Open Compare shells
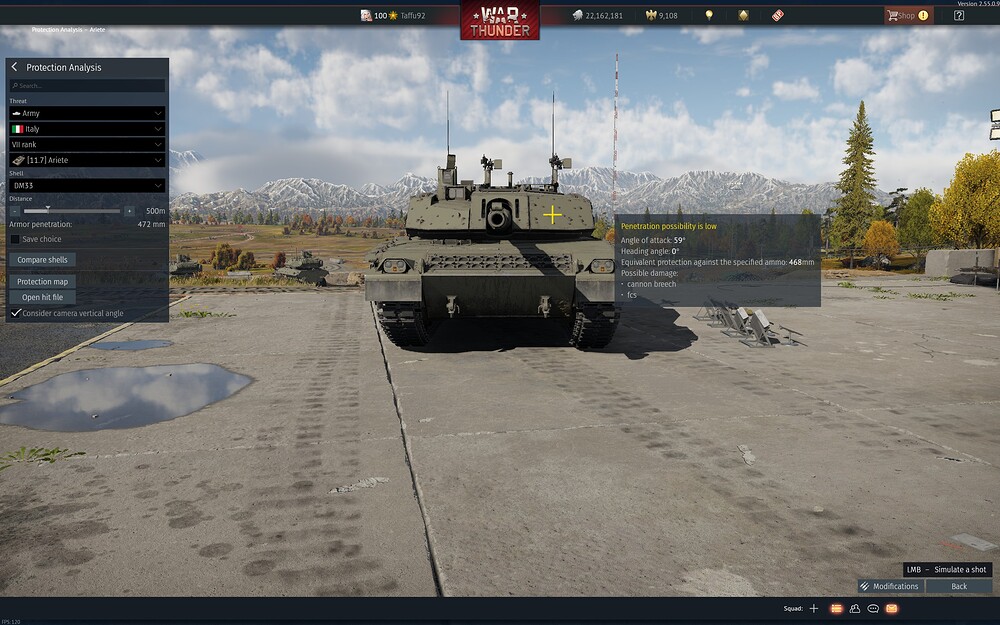Screen dimensions: 1000x625 pos(42,260)
